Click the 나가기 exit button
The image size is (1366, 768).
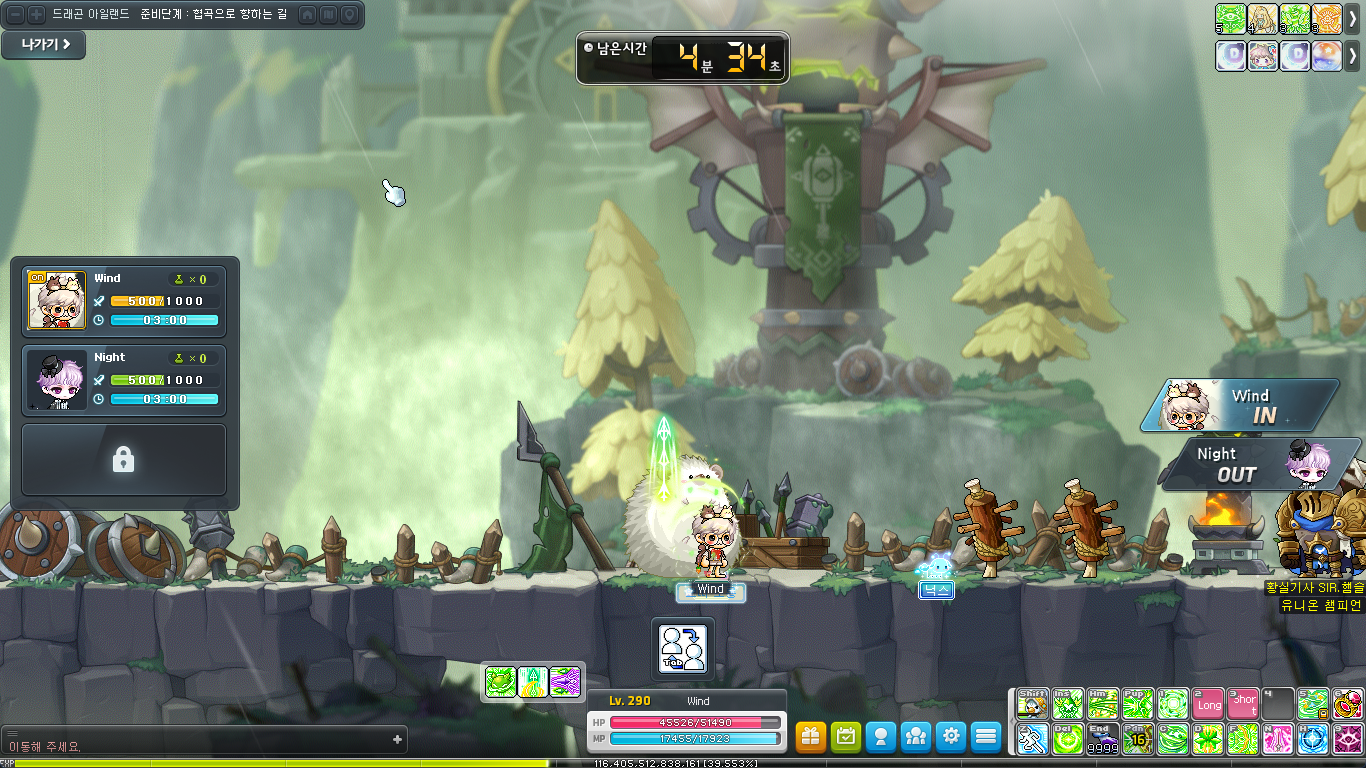[43, 45]
